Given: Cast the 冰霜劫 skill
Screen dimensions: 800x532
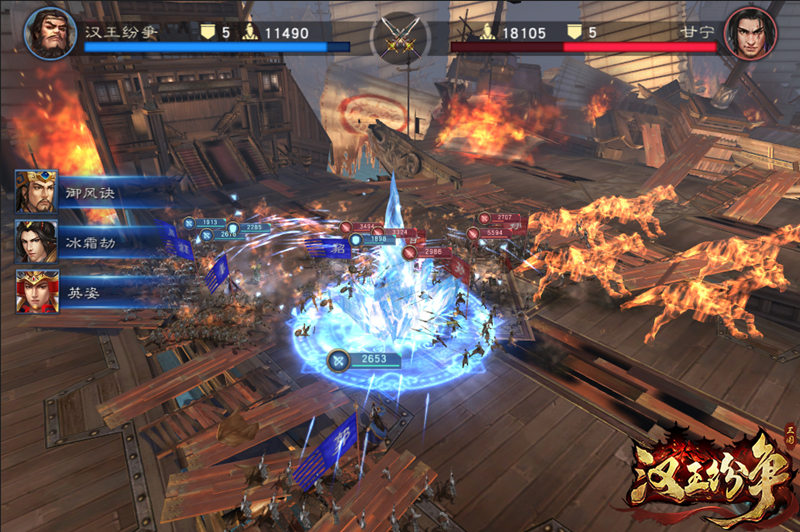Looking at the screenshot, I should (x=37, y=242).
